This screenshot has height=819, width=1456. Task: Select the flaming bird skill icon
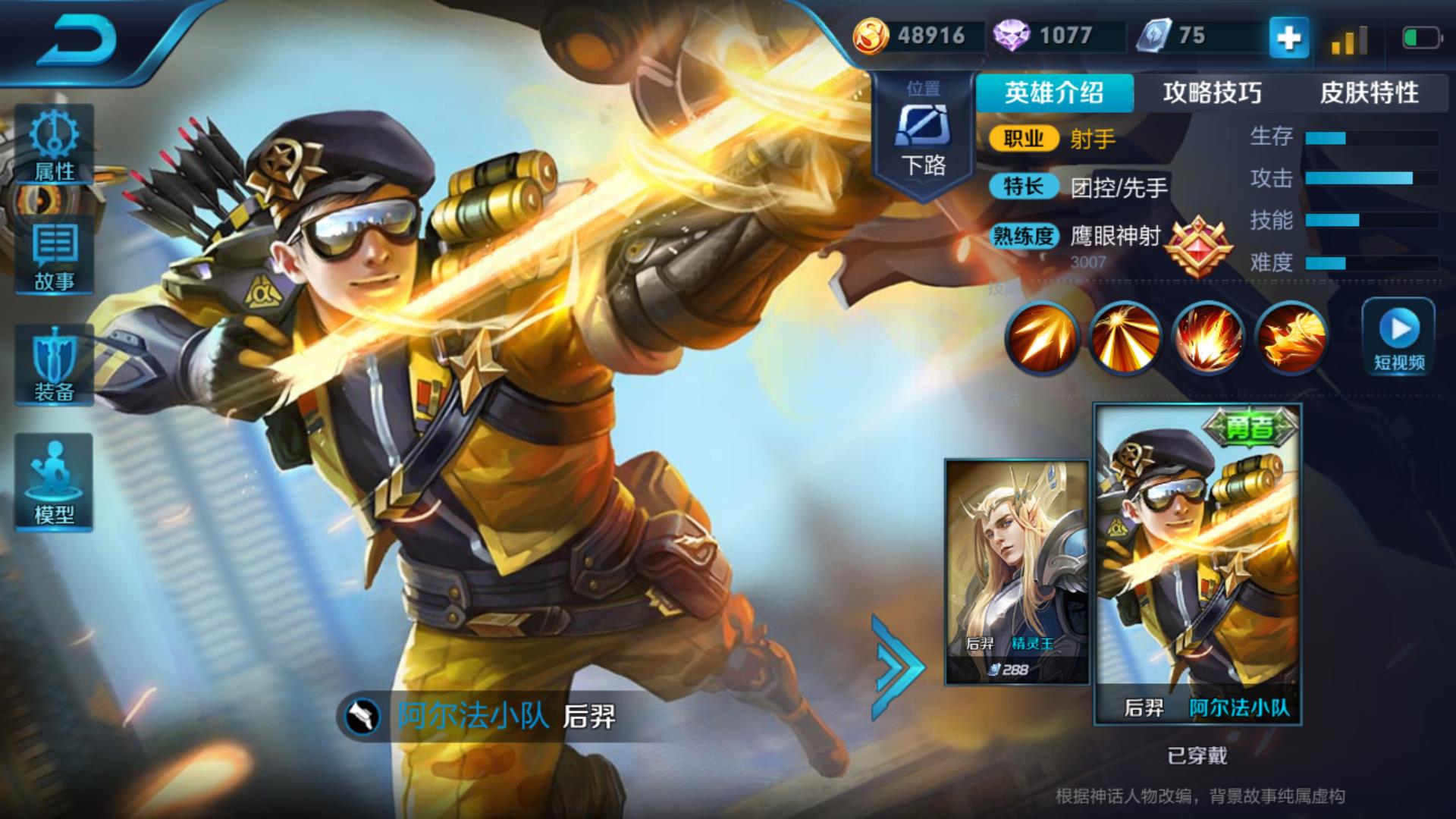[x=1292, y=337]
